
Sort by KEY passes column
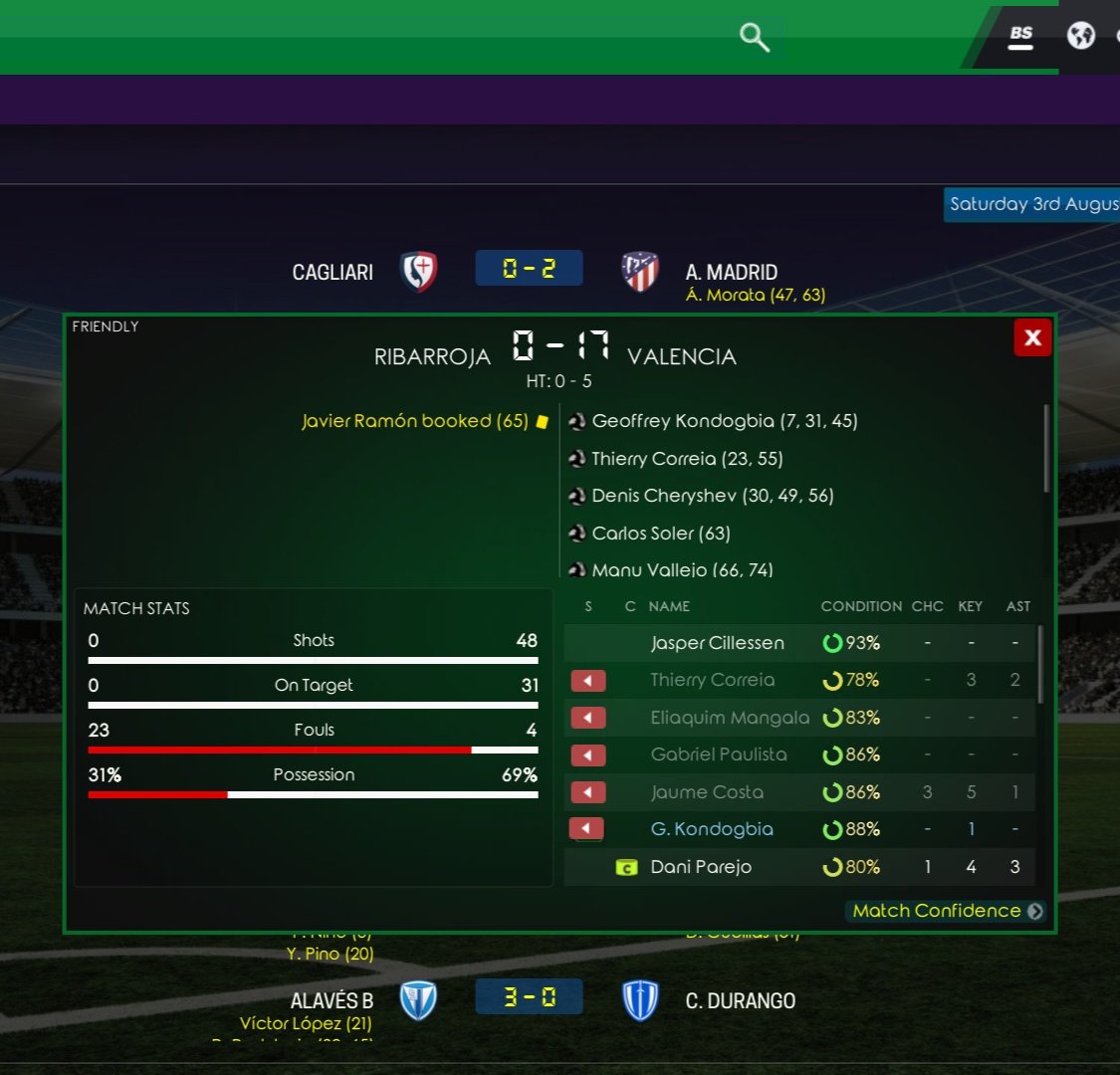click(970, 606)
